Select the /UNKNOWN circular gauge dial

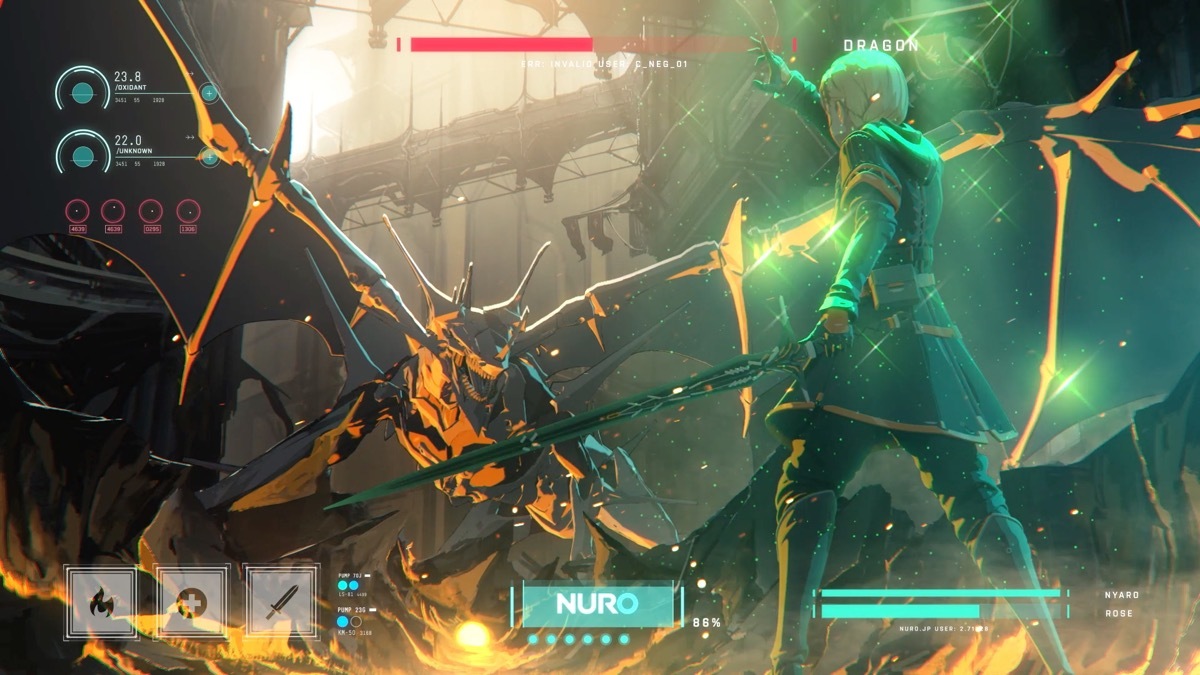pyautogui.click(x=83, y=156)
